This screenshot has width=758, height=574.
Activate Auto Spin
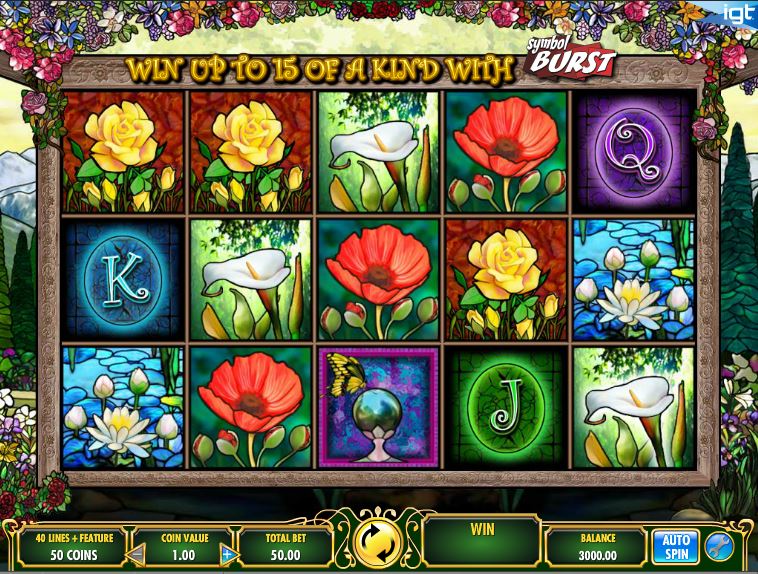[675, 546]
